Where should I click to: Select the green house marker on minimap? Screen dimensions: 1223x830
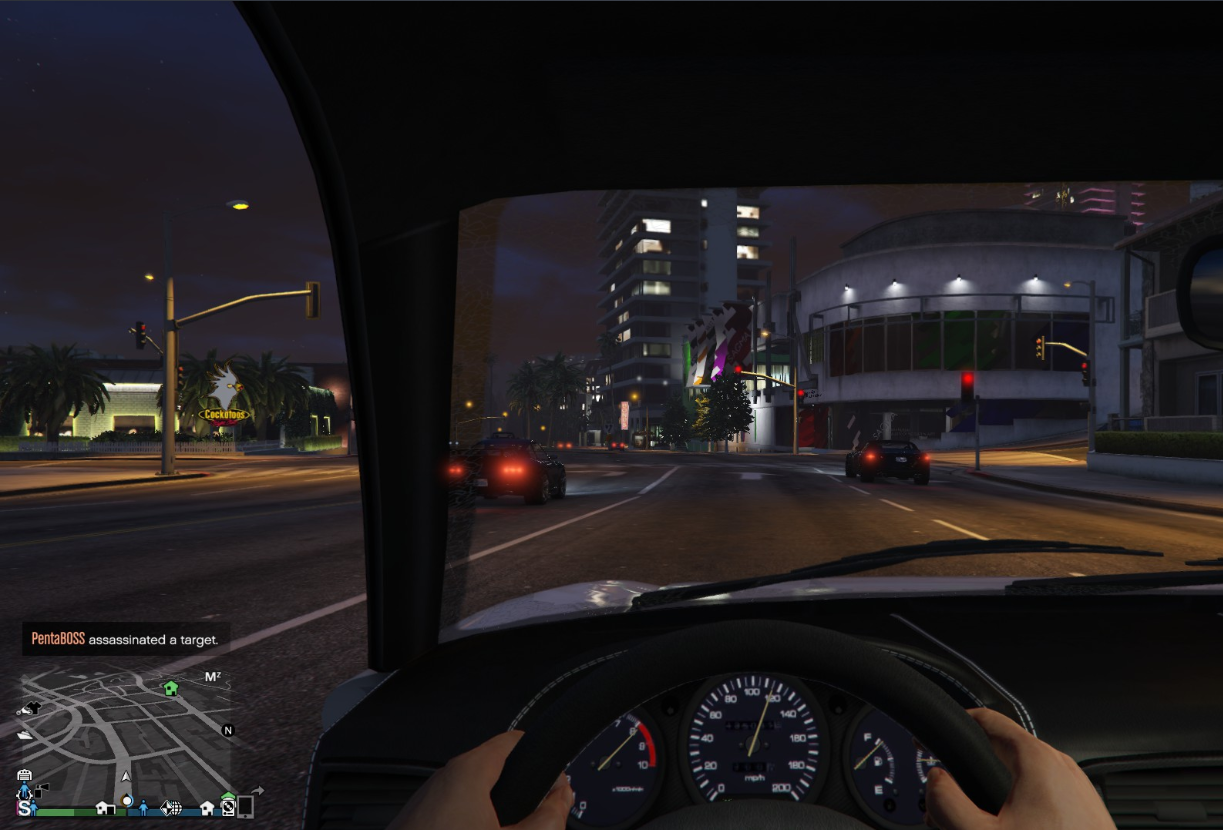[x=170, y=688]
